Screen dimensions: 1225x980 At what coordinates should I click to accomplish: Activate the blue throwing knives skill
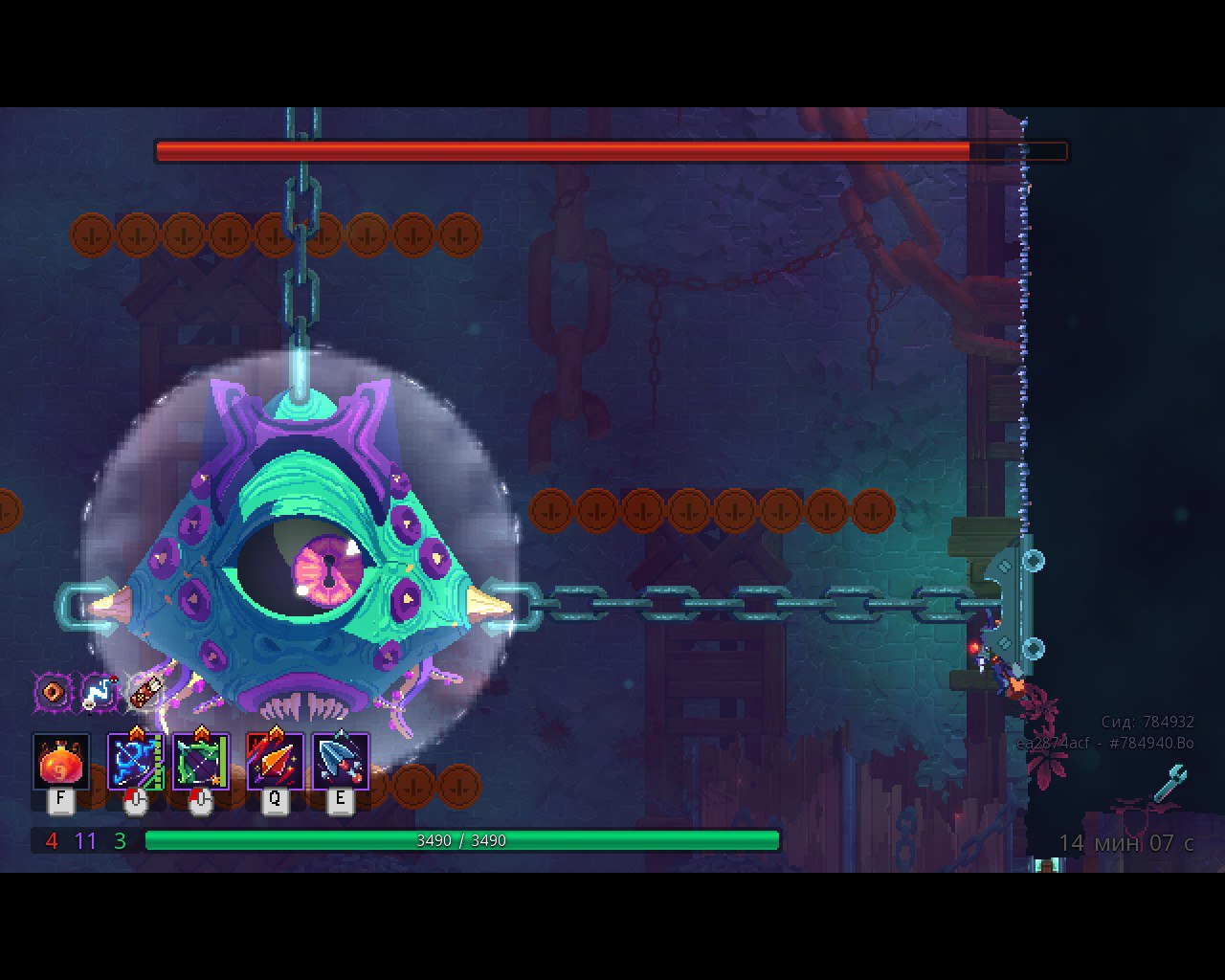[x=341, y=763]
